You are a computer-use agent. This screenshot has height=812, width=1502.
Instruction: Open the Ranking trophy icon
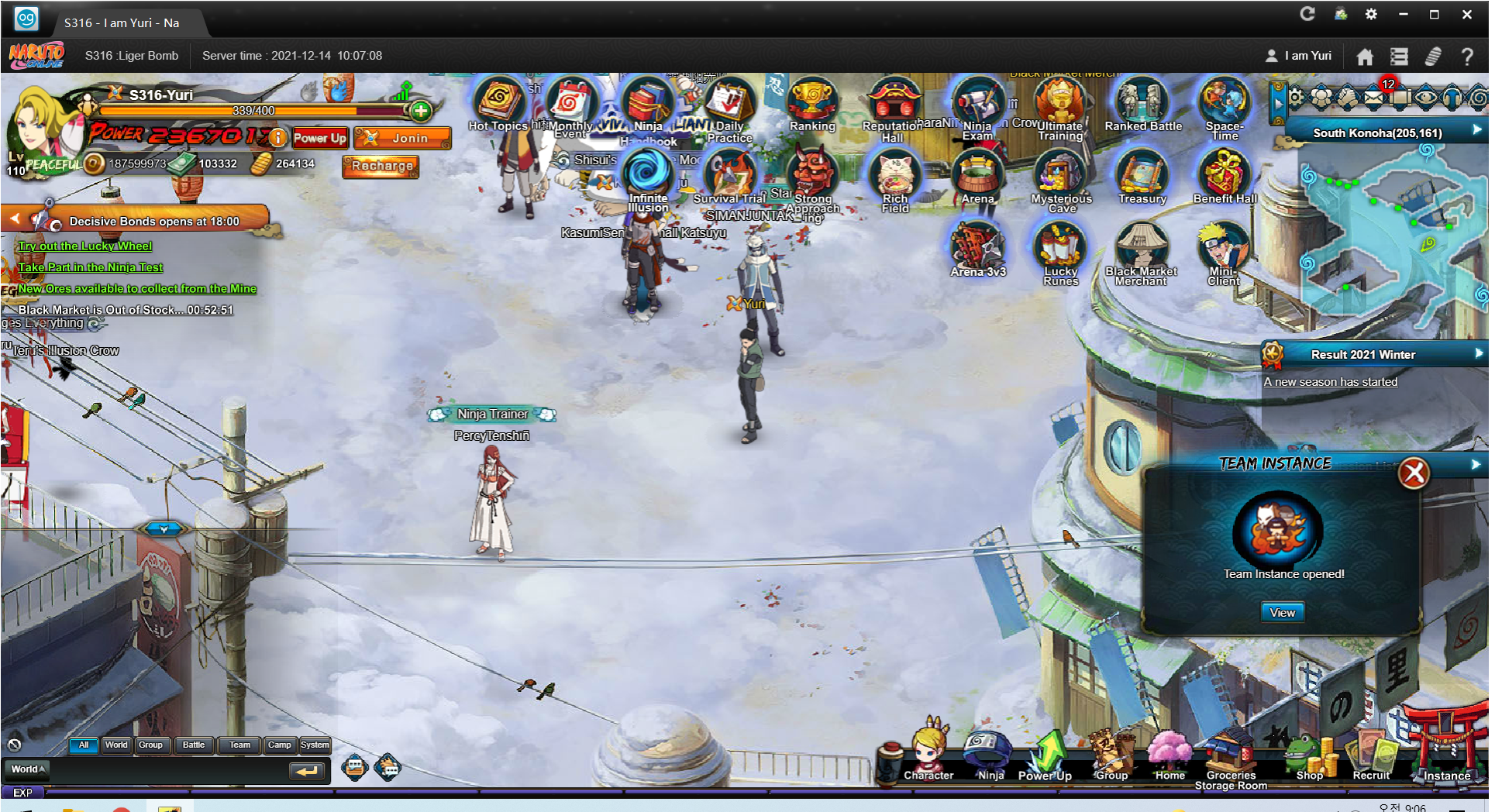(x=811, y=105)
